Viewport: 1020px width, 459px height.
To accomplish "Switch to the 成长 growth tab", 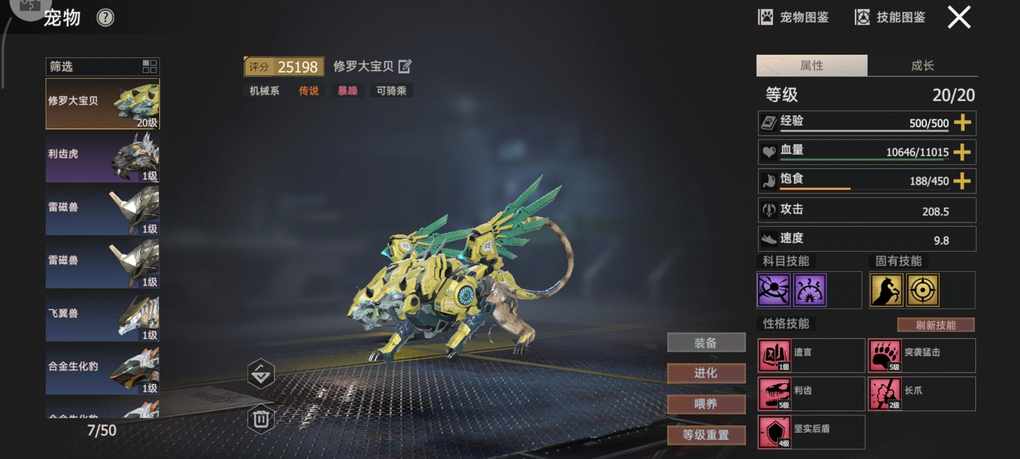I will pyautogui.click(x=922, y=66).
